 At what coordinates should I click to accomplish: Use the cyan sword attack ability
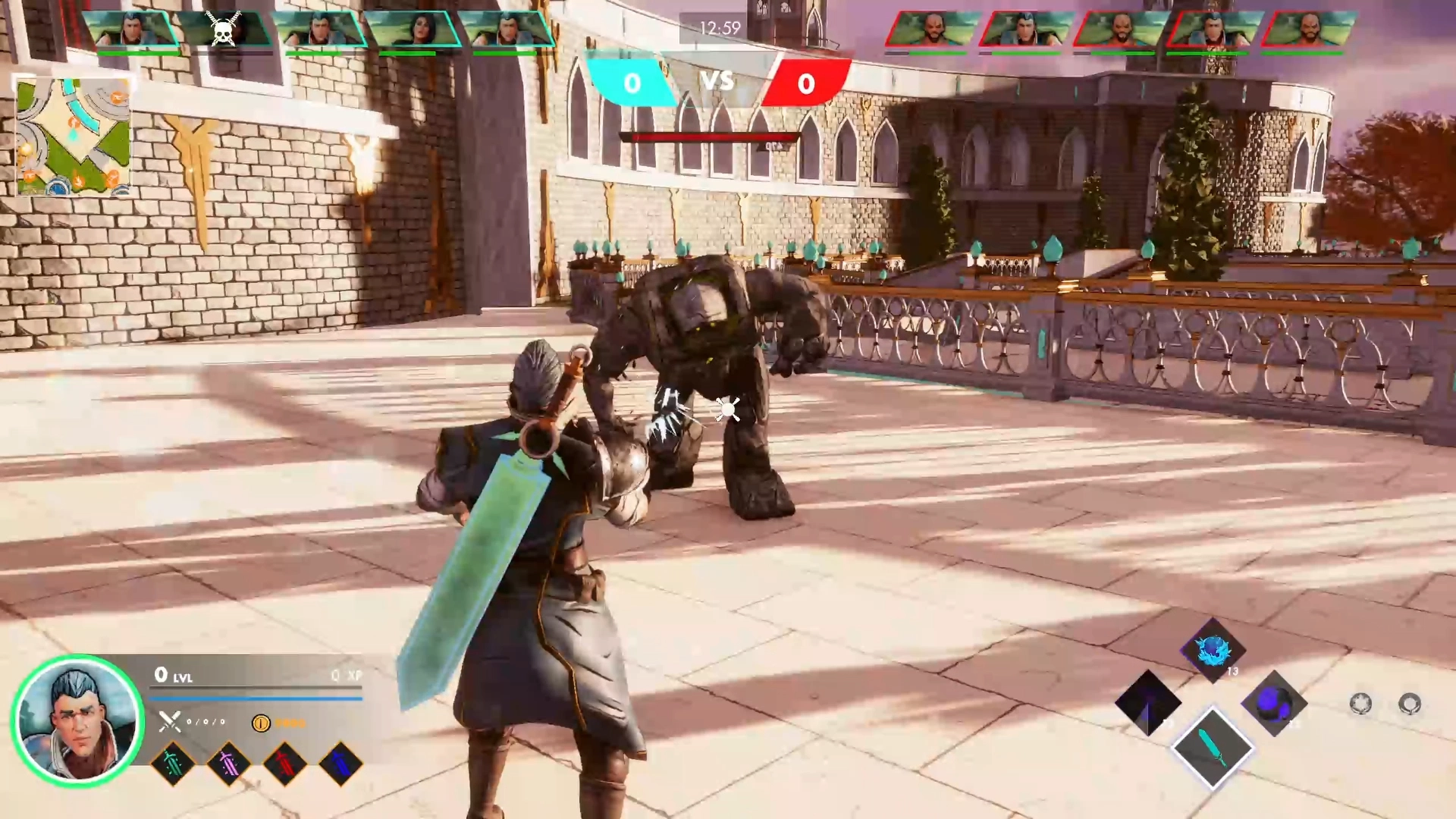(x=1212, y=748)
